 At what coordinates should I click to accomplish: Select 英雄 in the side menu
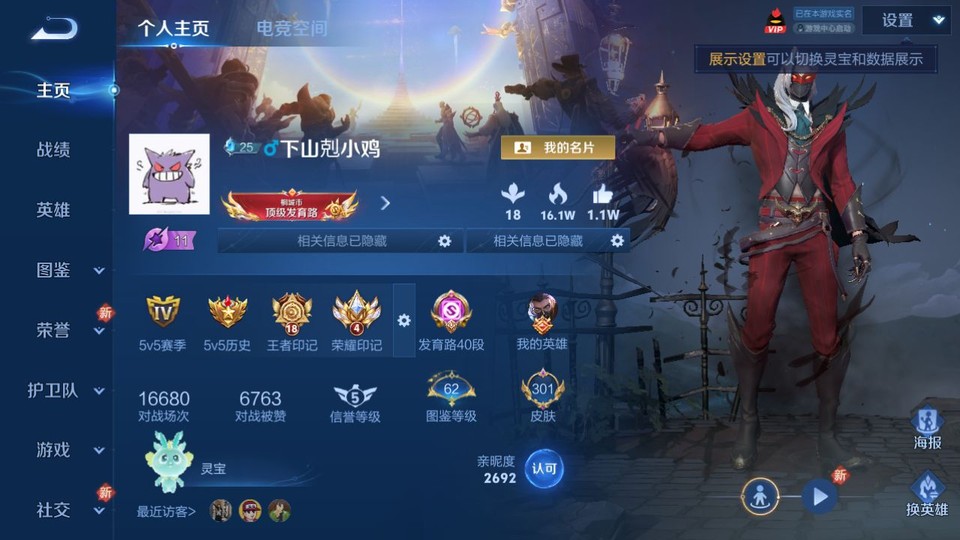[54, 210]
